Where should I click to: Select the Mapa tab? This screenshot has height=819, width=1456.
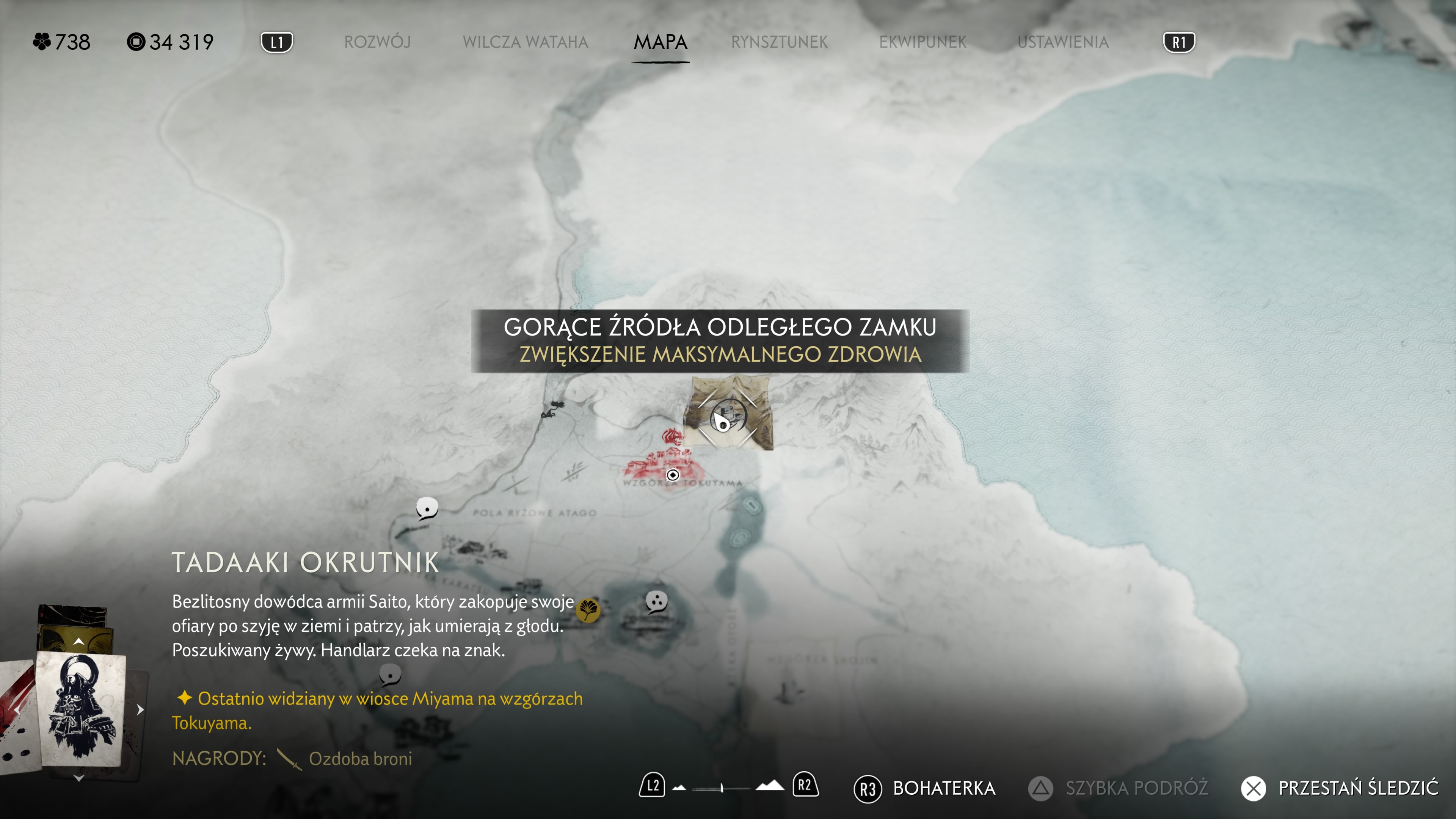tap(660, 42)
